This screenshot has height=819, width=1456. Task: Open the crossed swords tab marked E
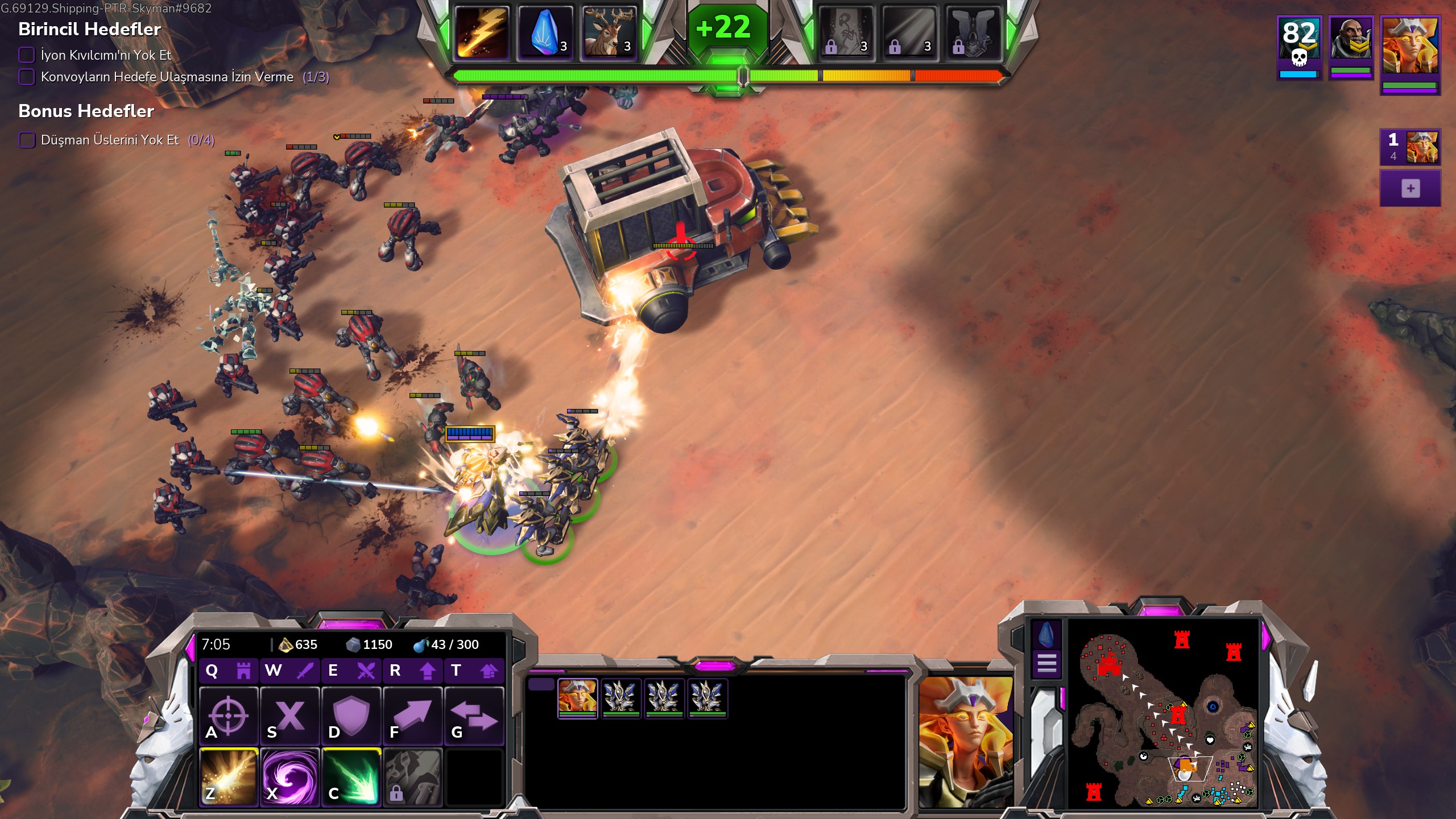coord(351,671)
